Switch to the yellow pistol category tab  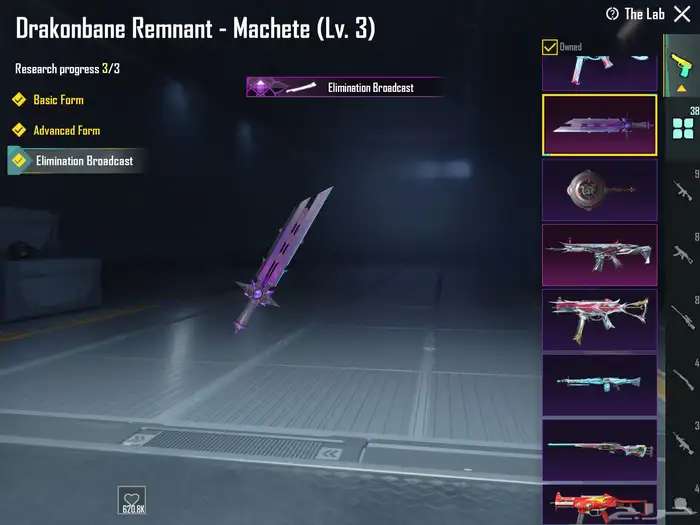coord(682,70)
